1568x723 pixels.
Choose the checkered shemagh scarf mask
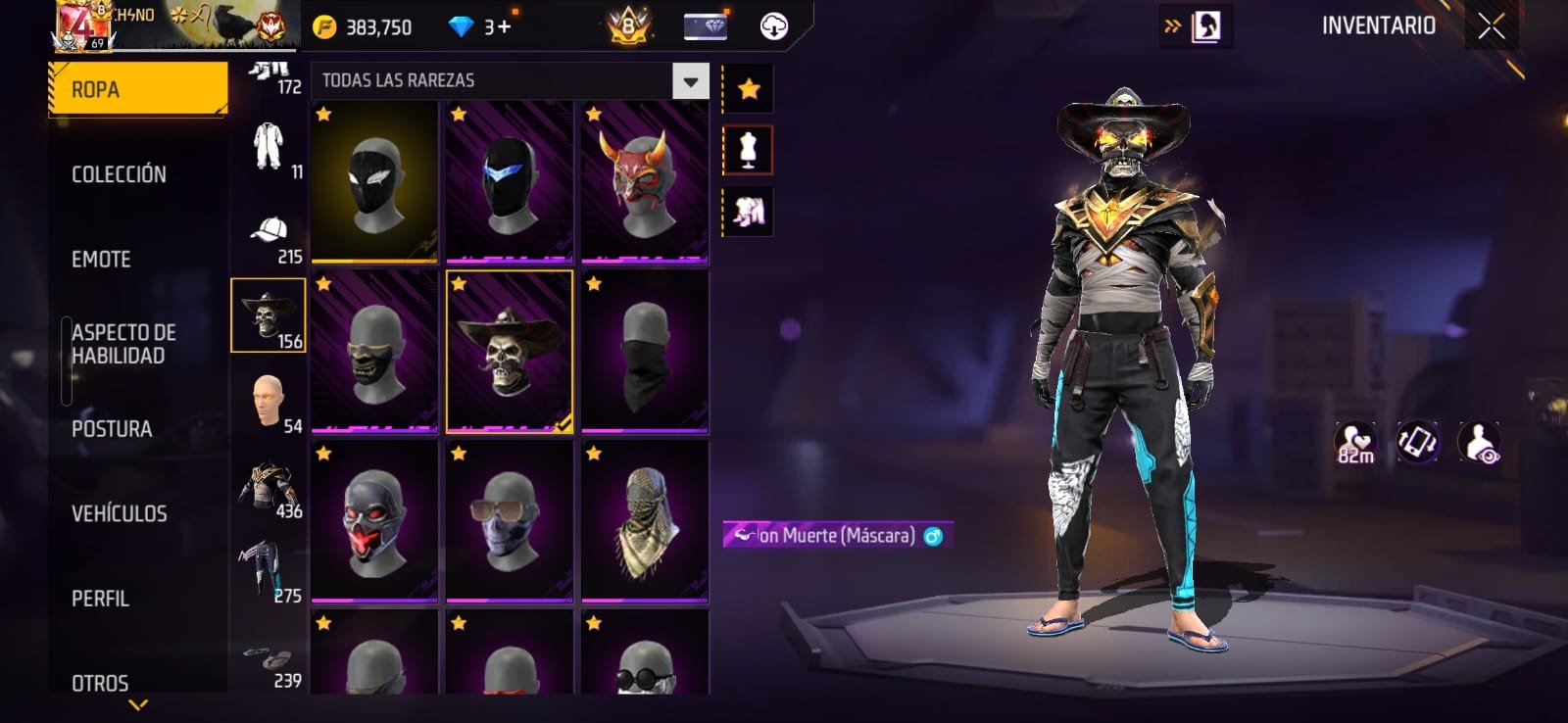[x=644, y=521]
